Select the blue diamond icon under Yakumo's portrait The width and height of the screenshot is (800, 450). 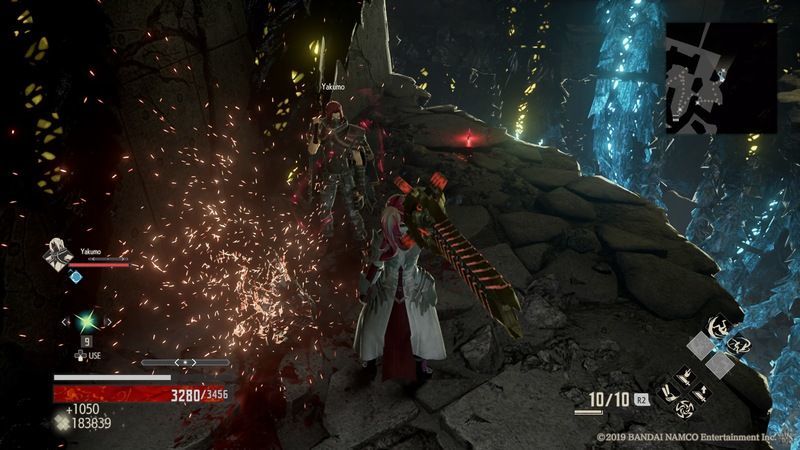(75, 276)
